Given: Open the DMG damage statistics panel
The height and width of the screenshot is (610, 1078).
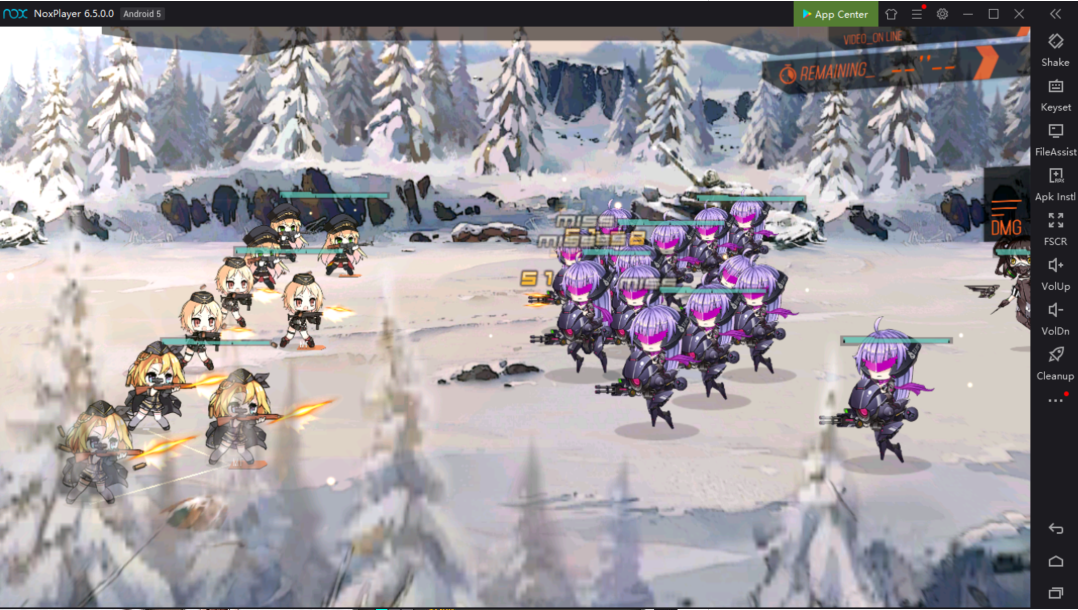Looking at the screenshot, I should tap(1006, 219).
